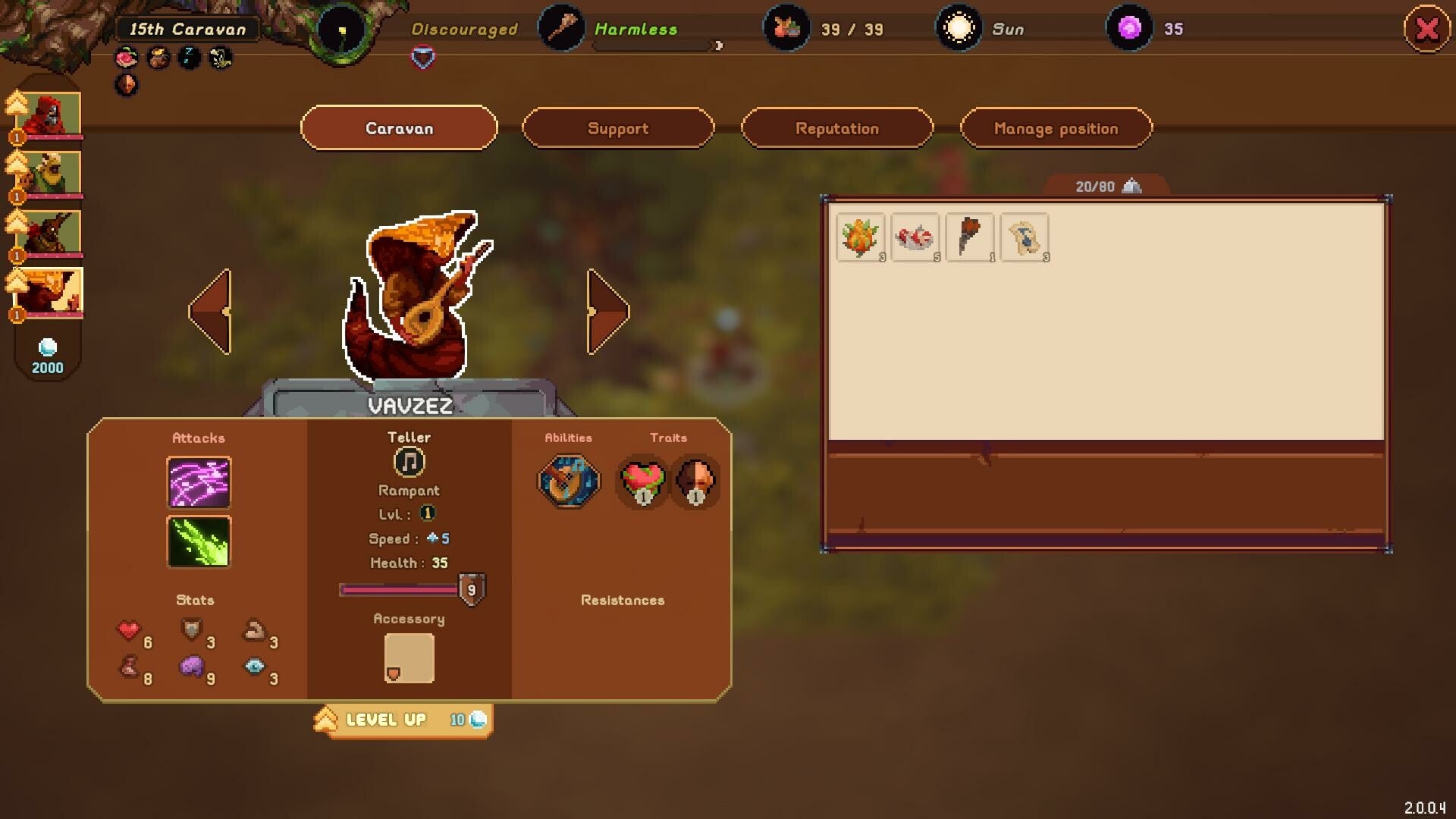Viewport: 1456px width, 819px height.
Task: Select the purple slash attack icon
Action: point(199,482)
